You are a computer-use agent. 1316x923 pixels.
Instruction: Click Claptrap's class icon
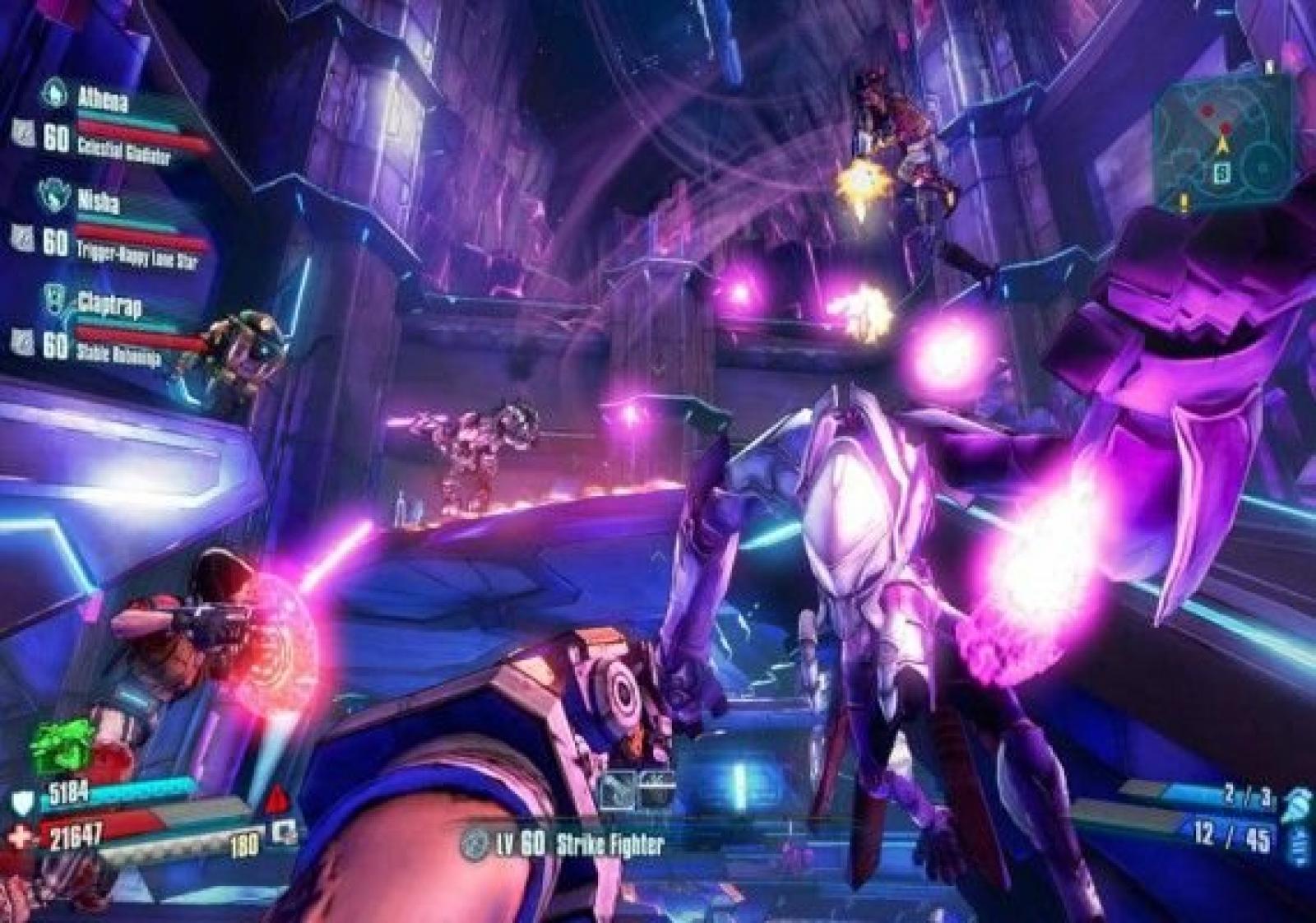pos(53,297)
